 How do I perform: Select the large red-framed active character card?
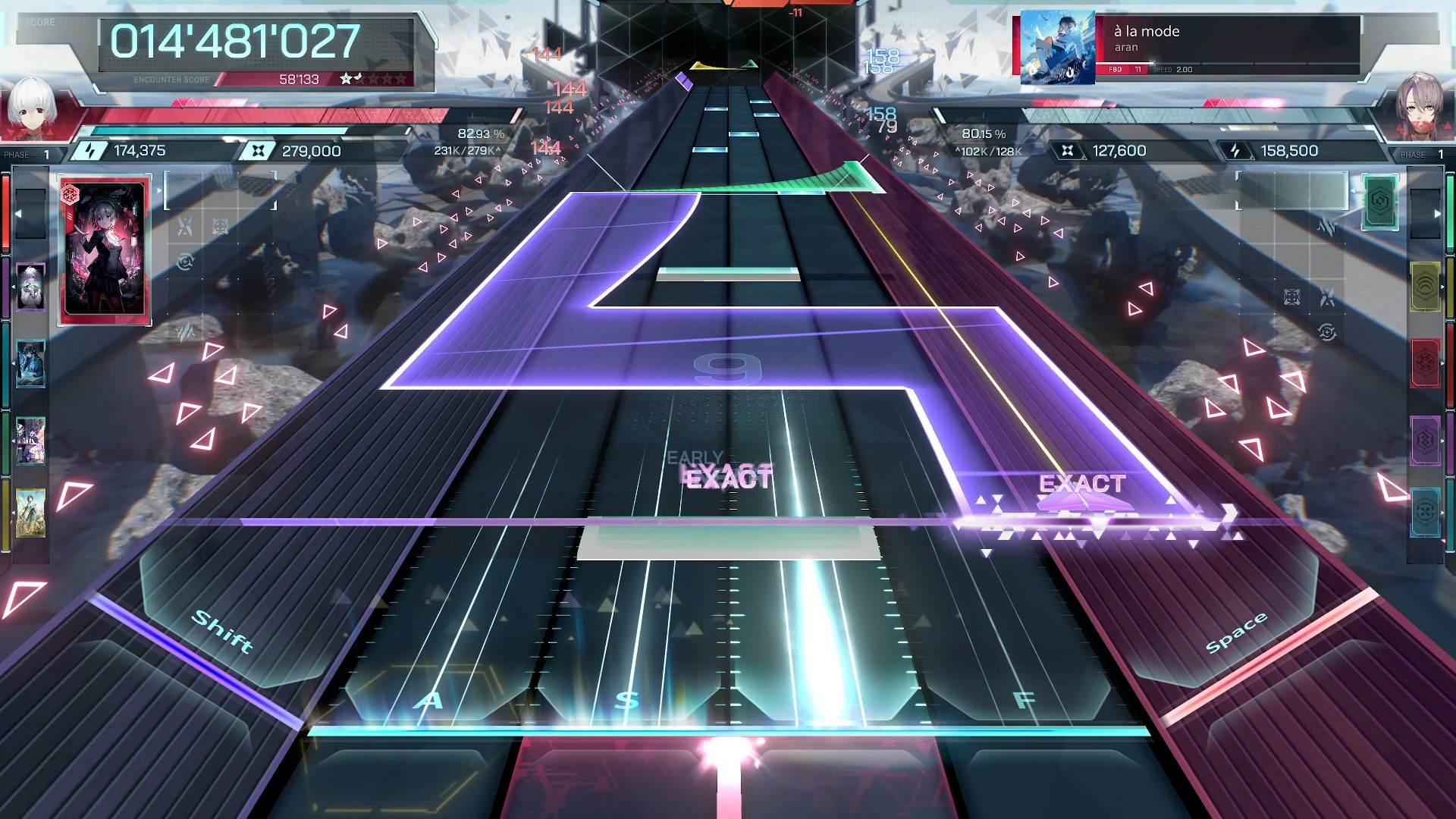pos(105,249)
